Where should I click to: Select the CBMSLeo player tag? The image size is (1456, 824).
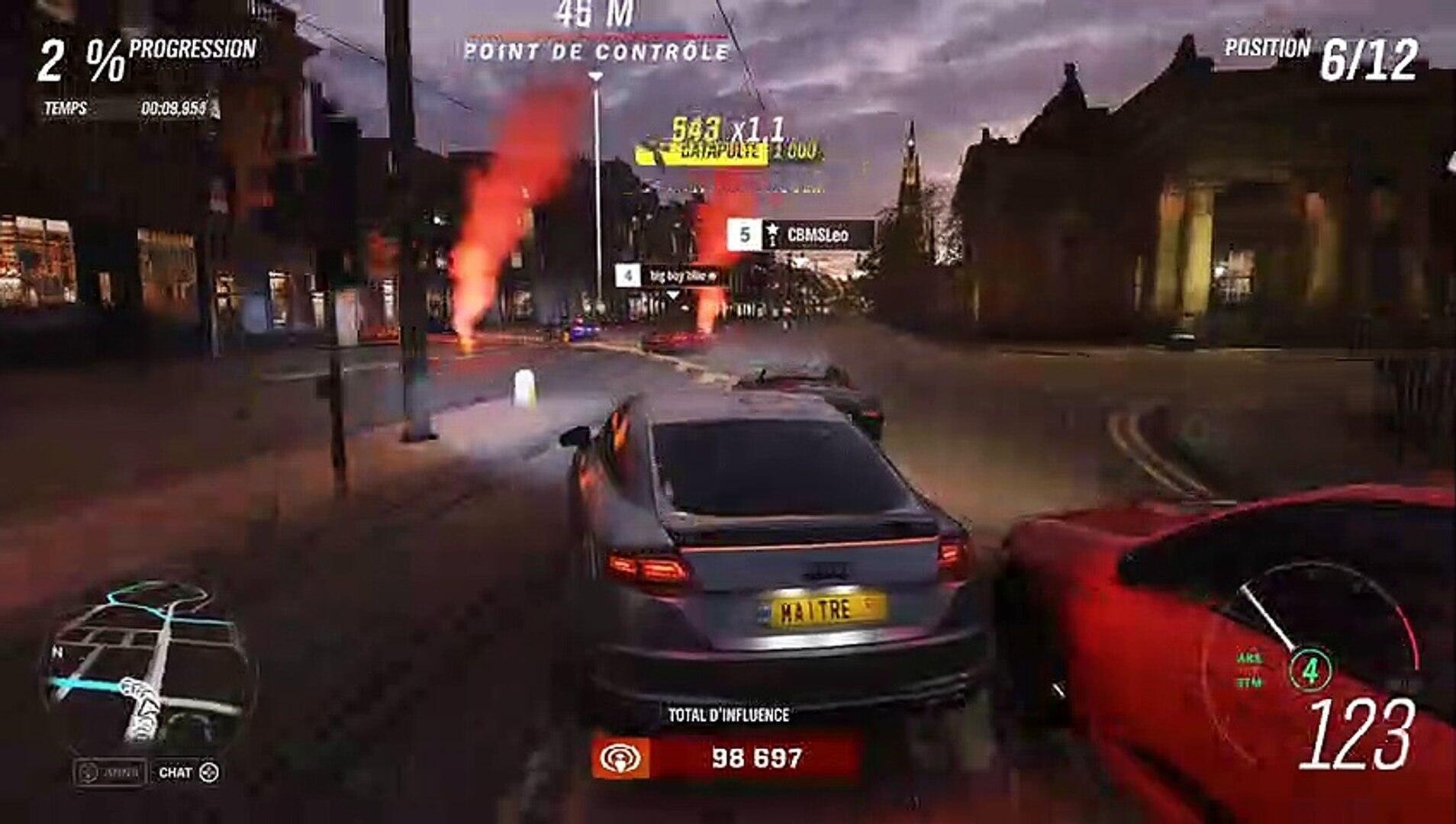[x=801, y=235]
